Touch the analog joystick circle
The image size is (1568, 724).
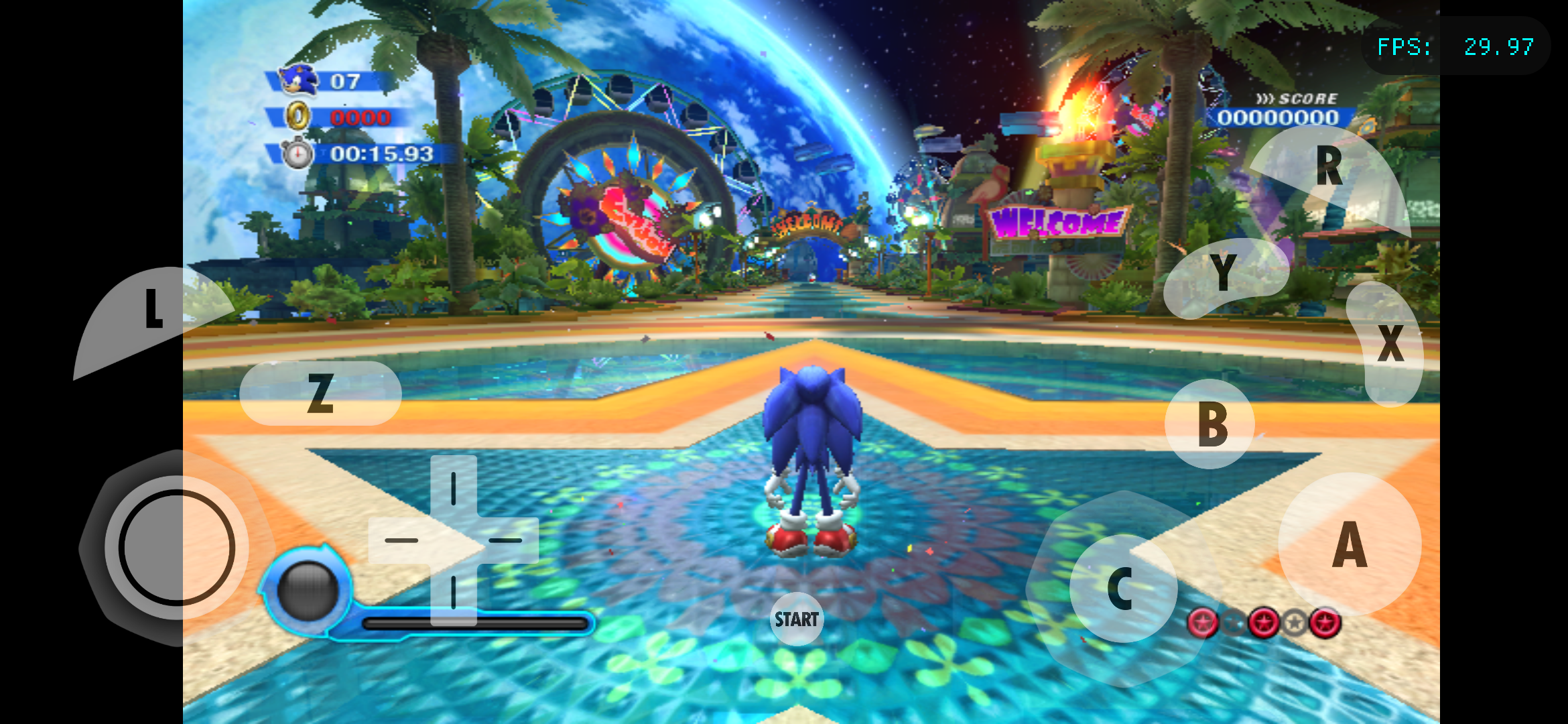click(177, 547)
